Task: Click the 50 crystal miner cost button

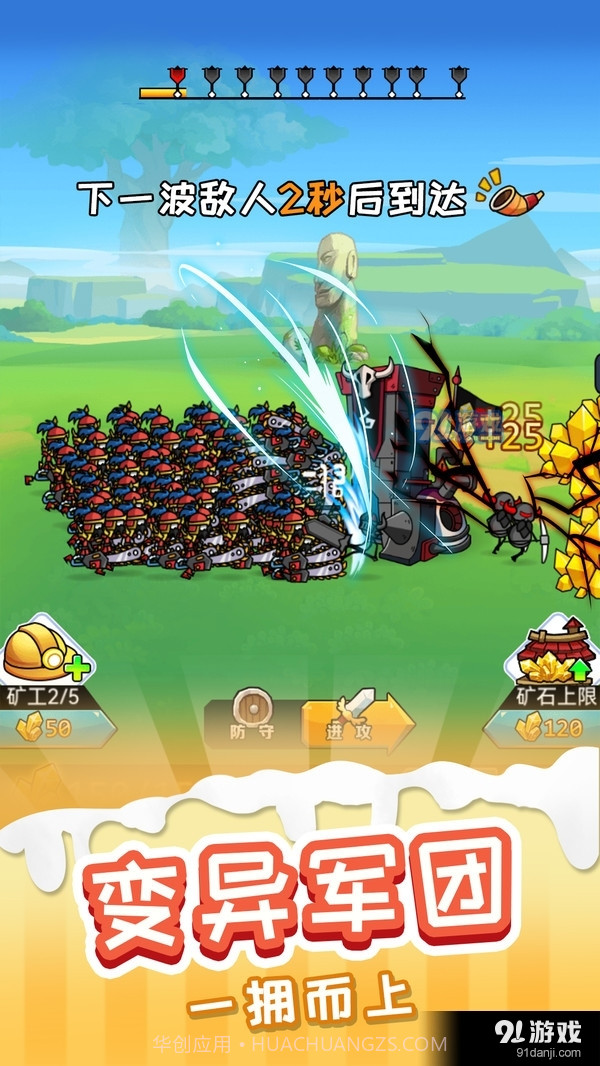Action: [x=48, y=728]
